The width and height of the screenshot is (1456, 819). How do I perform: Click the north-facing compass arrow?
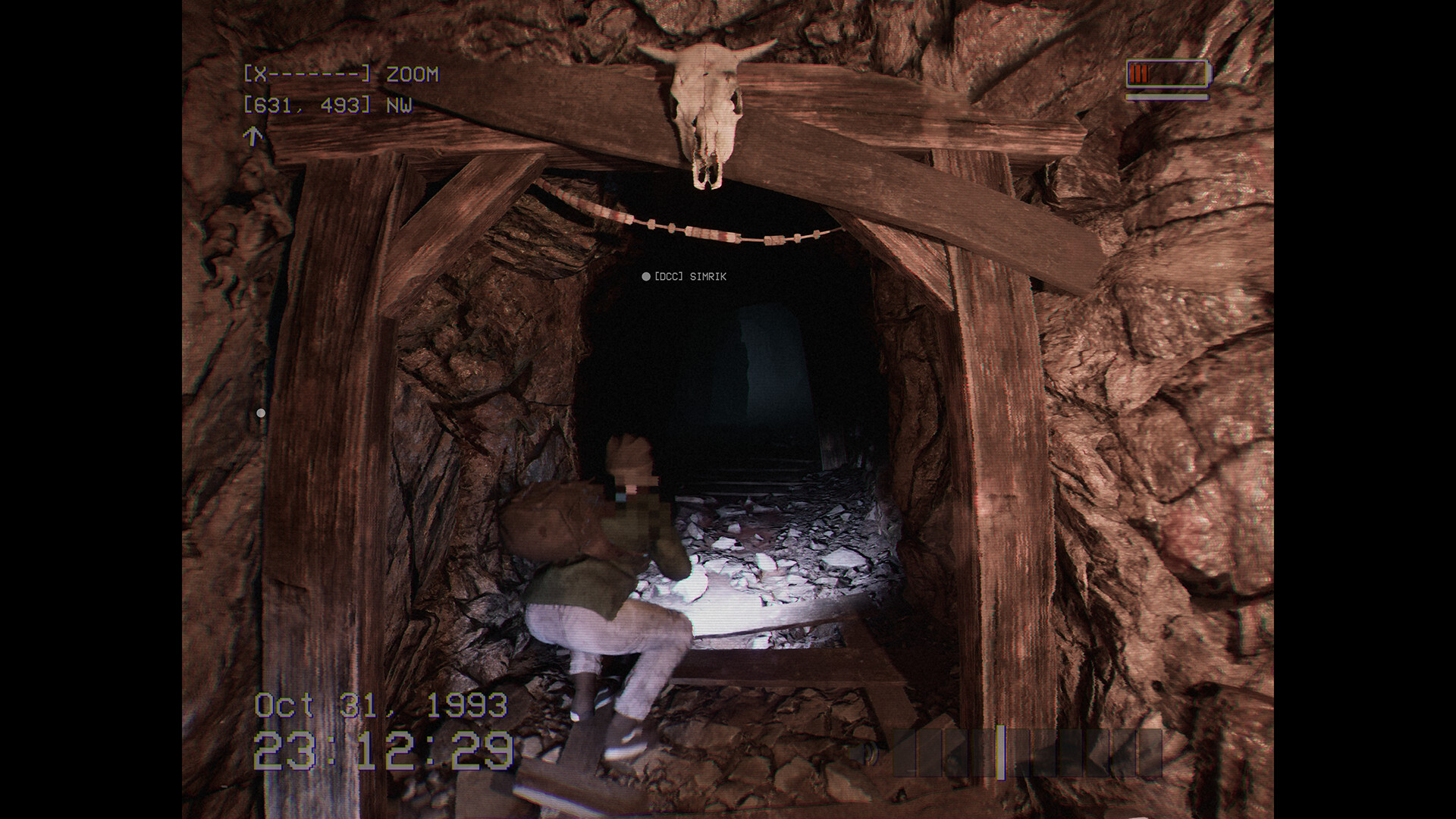tap(253, 136)
